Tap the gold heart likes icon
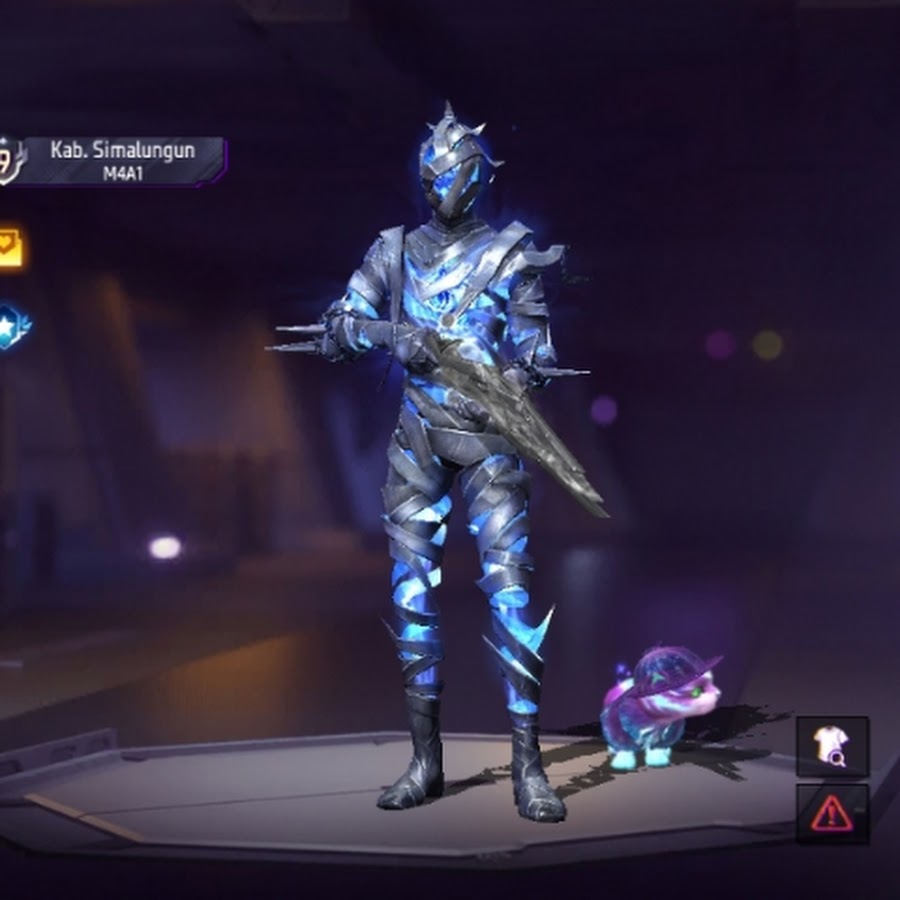The image size is (900, 900). [x=10, y=247]
